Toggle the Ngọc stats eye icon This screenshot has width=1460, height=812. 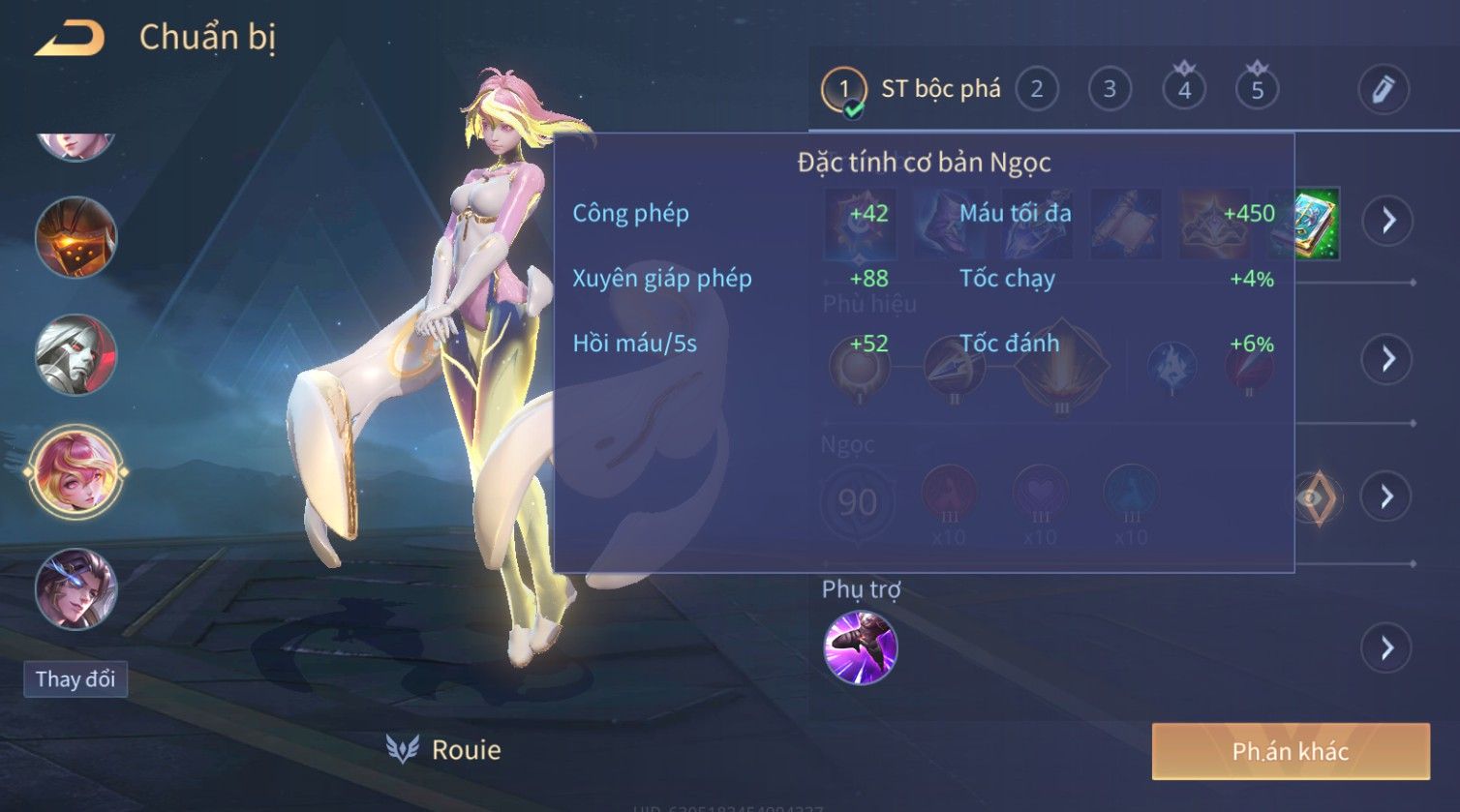pyautogui.click(x=1314, y=497)
